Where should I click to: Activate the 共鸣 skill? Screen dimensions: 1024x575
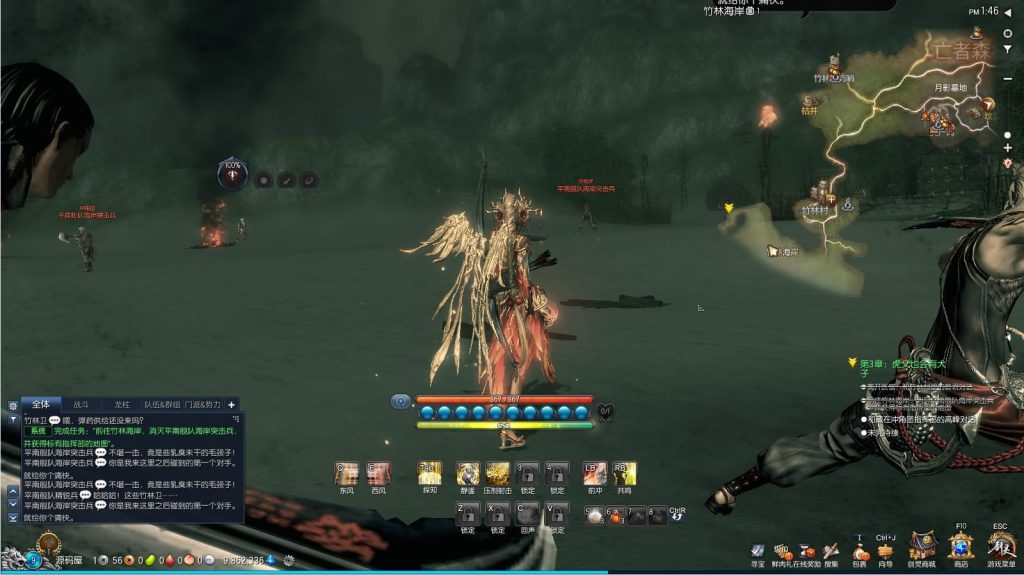624,473
